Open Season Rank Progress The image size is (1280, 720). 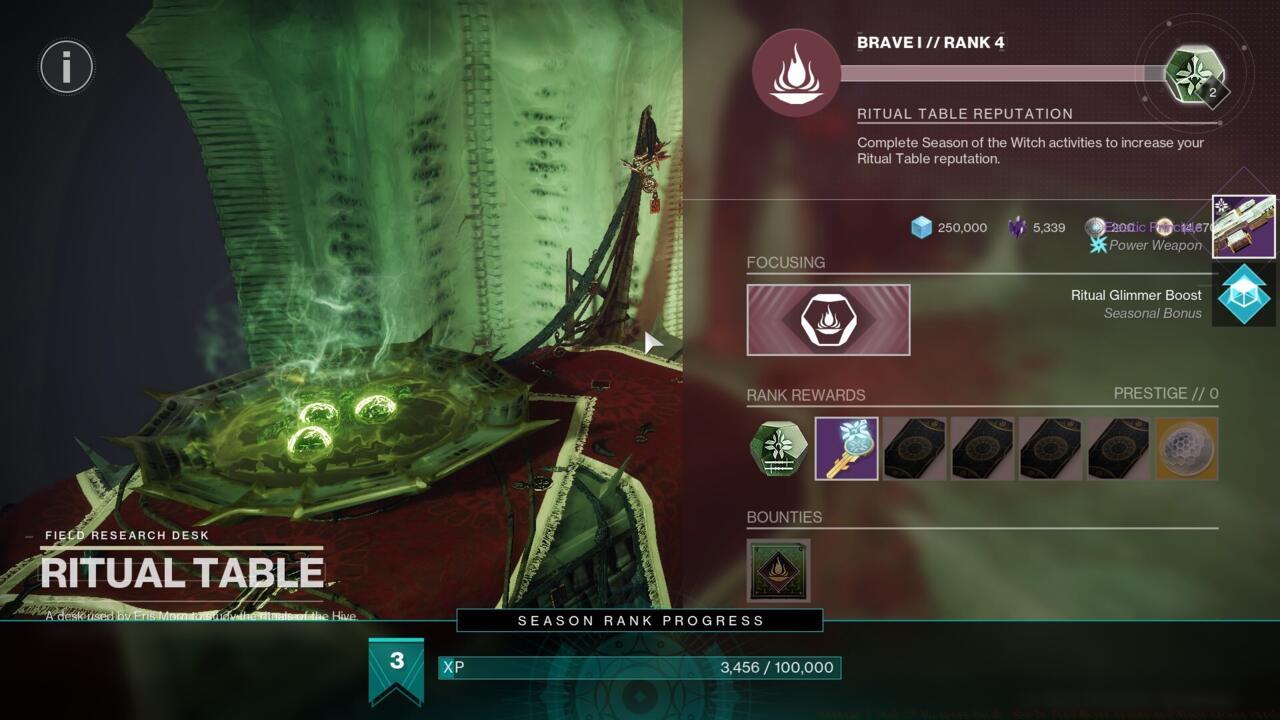pyautogui.click(x=638, y=620)
